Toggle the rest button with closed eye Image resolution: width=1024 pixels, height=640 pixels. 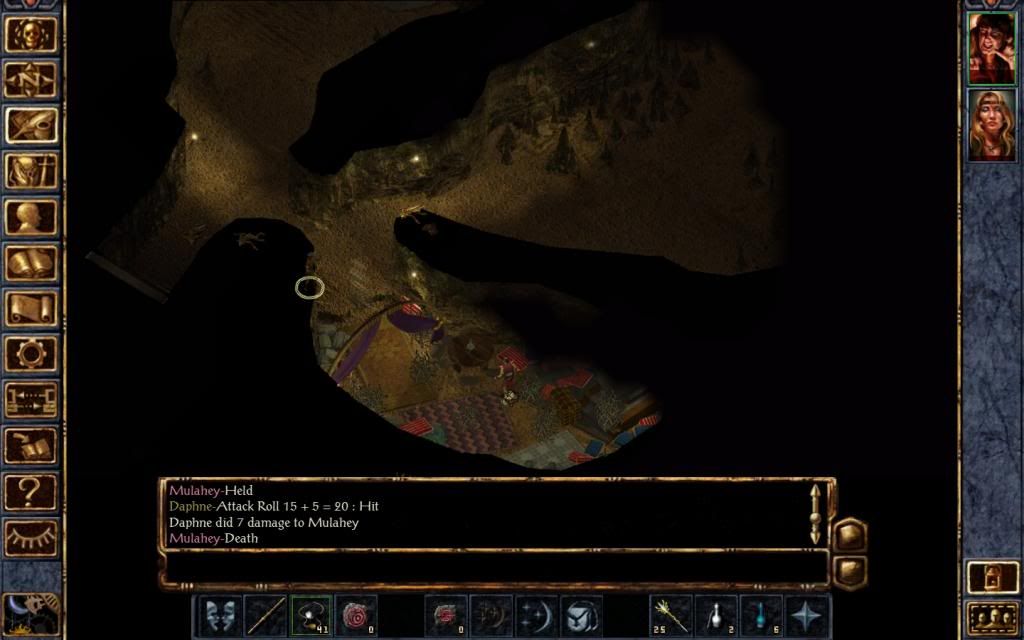coord(31,538)
